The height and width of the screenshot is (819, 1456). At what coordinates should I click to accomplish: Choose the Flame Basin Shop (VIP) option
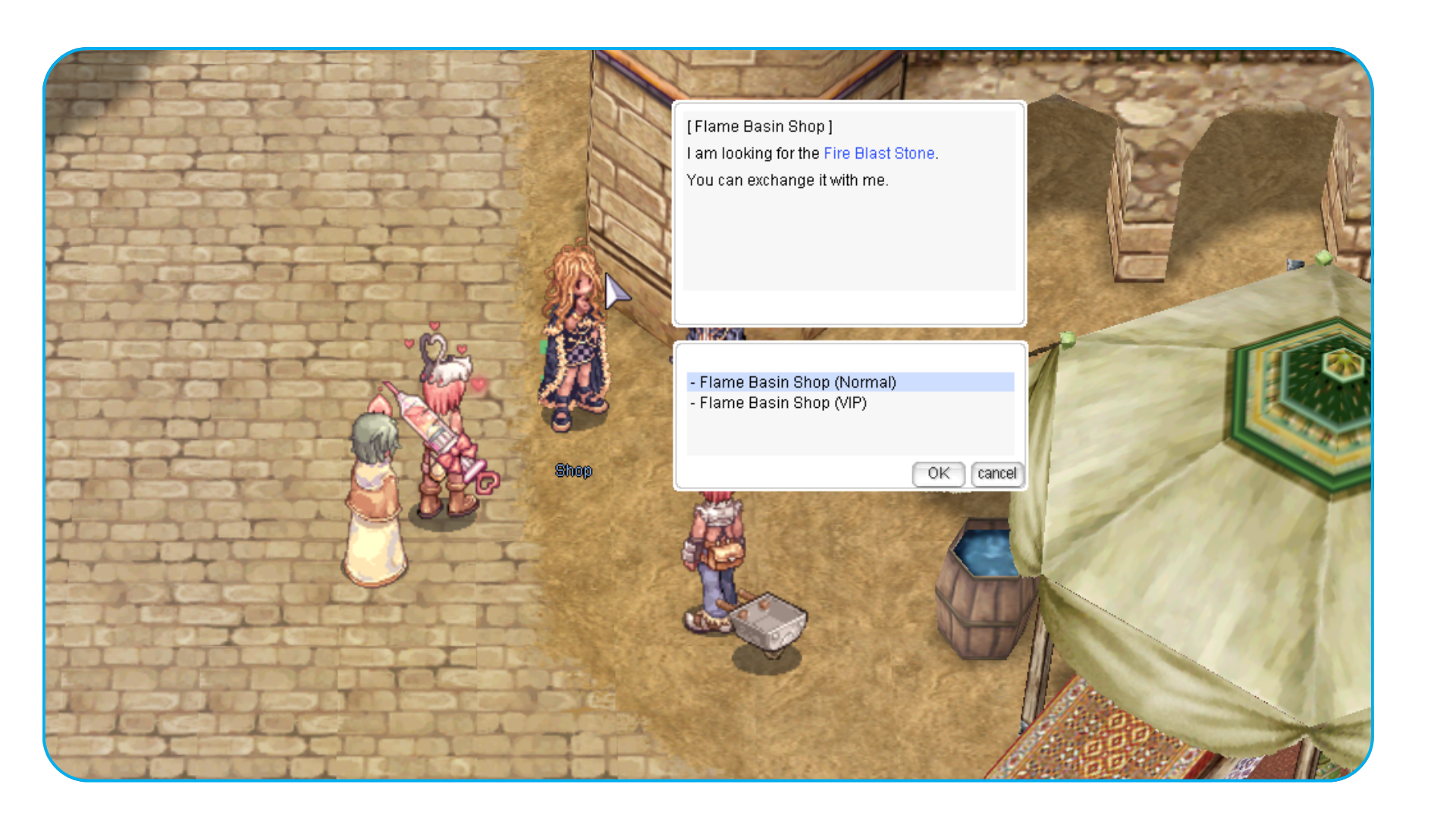(783, 403)
